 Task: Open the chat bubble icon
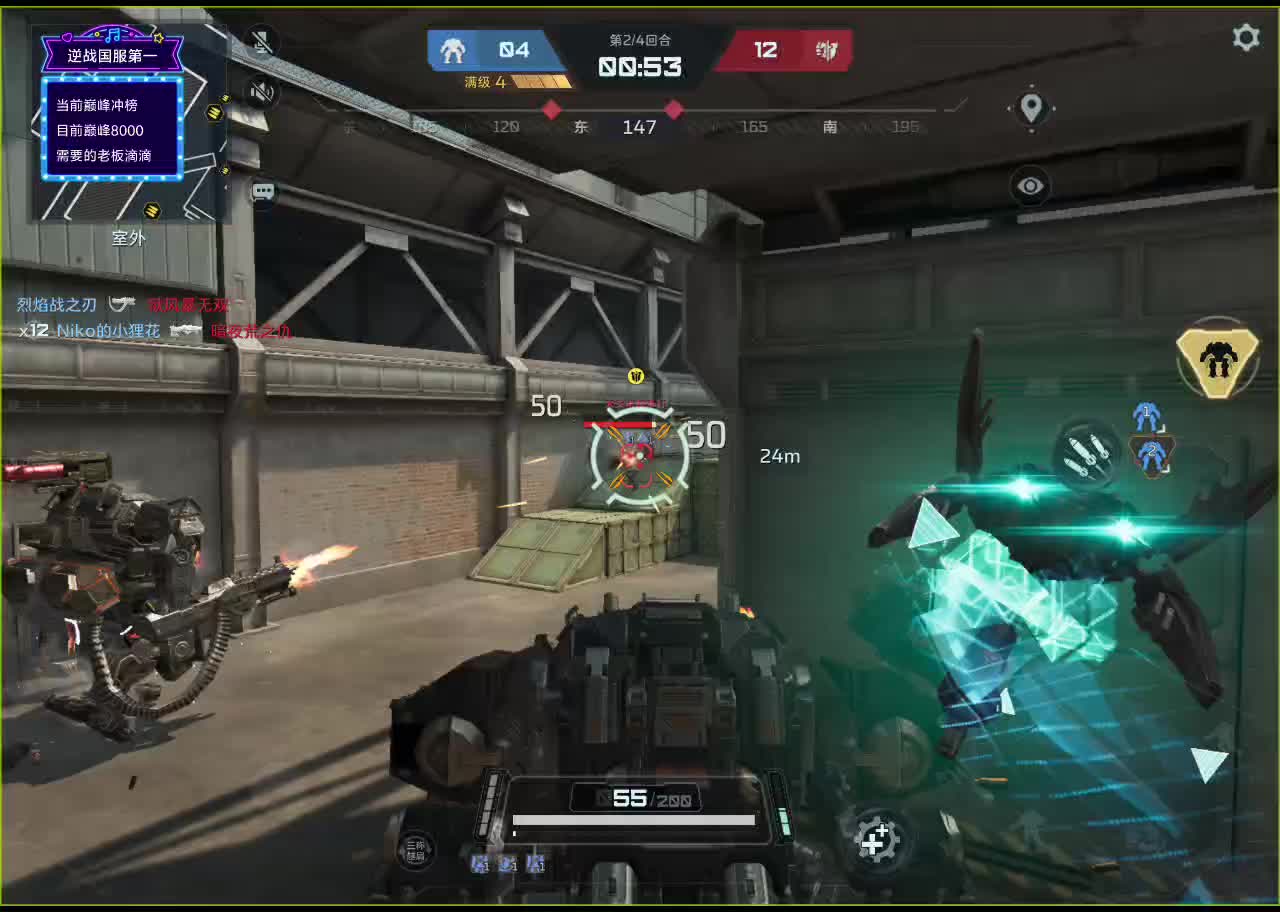tap(263, 191)
